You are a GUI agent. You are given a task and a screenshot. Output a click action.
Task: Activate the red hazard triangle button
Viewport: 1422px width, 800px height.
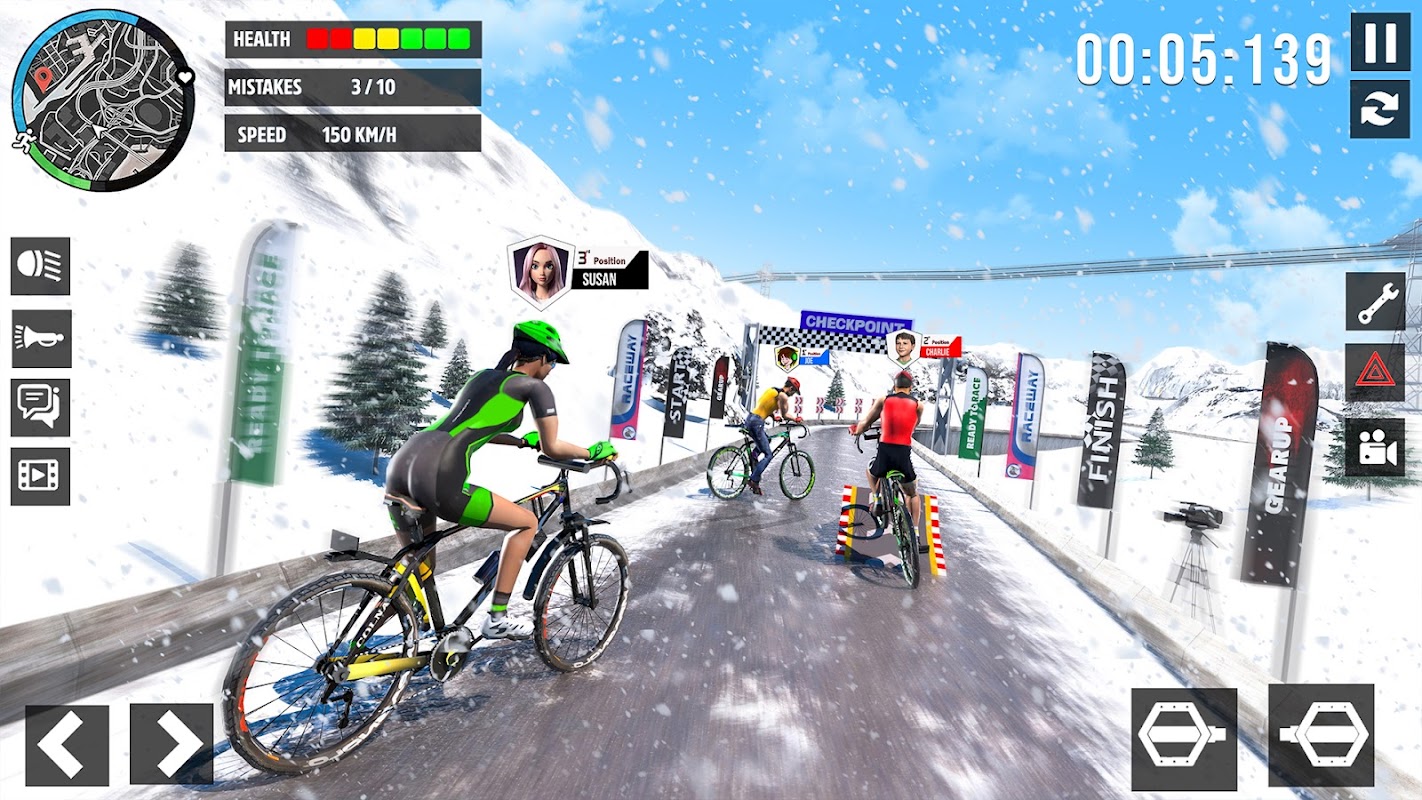pyautogui.click(x=1375, y=373)
